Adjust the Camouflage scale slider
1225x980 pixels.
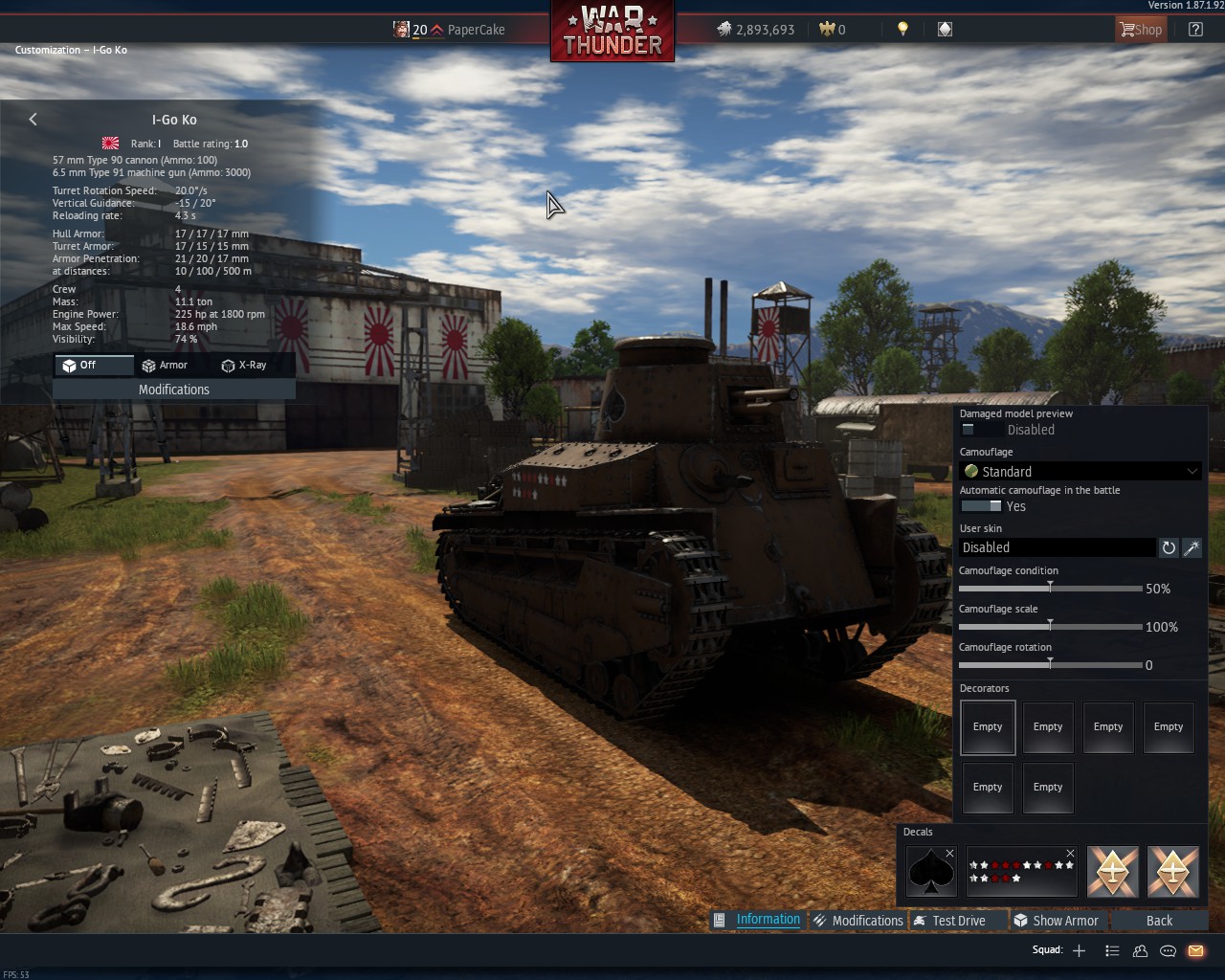(1050, 626)
